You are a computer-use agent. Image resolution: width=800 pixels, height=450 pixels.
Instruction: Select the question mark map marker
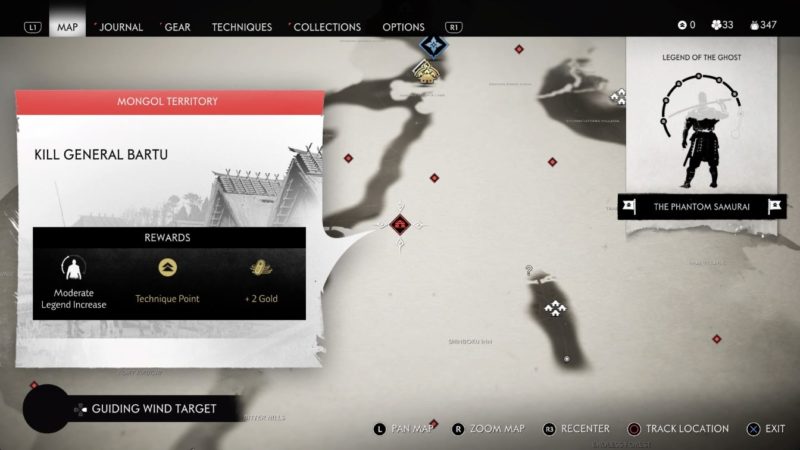[529, 271]
